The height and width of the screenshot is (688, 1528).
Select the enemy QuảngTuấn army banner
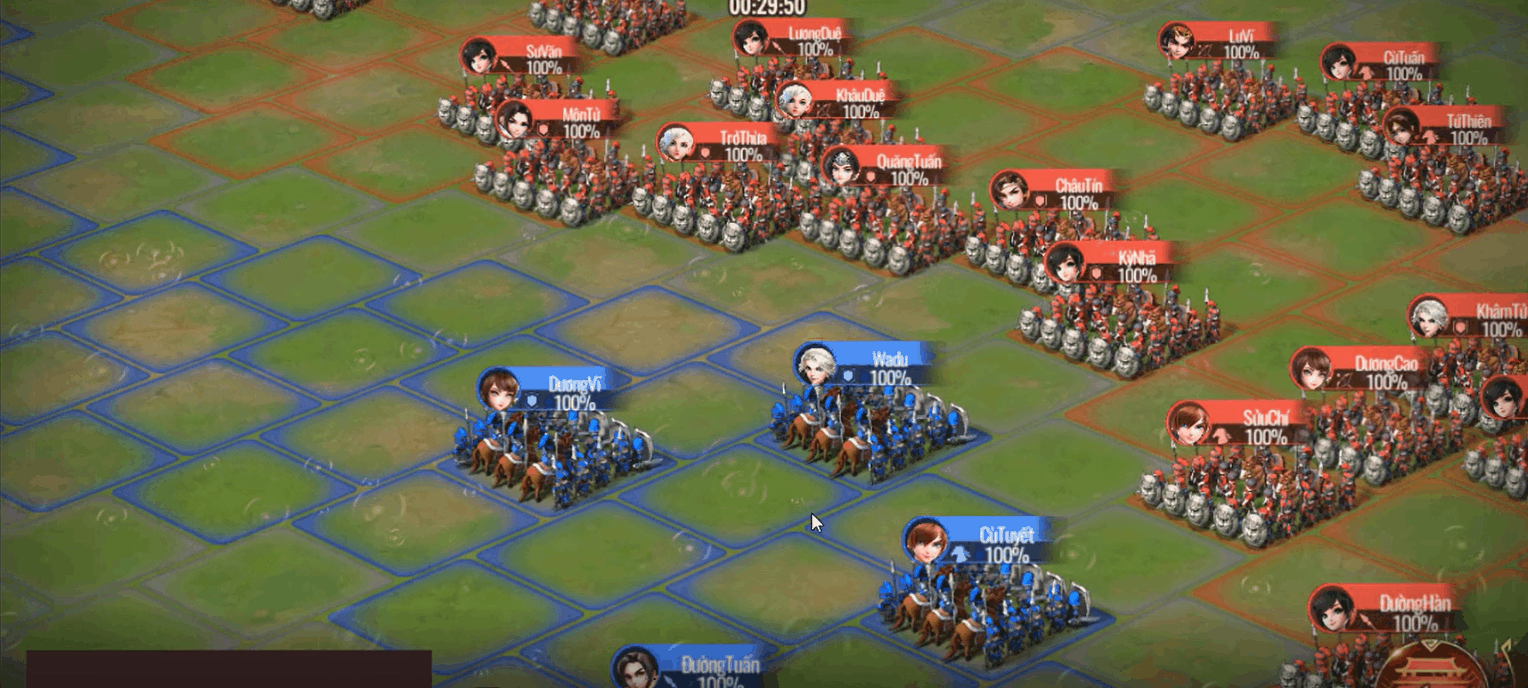pyautogui.click(x=892, y=167)
